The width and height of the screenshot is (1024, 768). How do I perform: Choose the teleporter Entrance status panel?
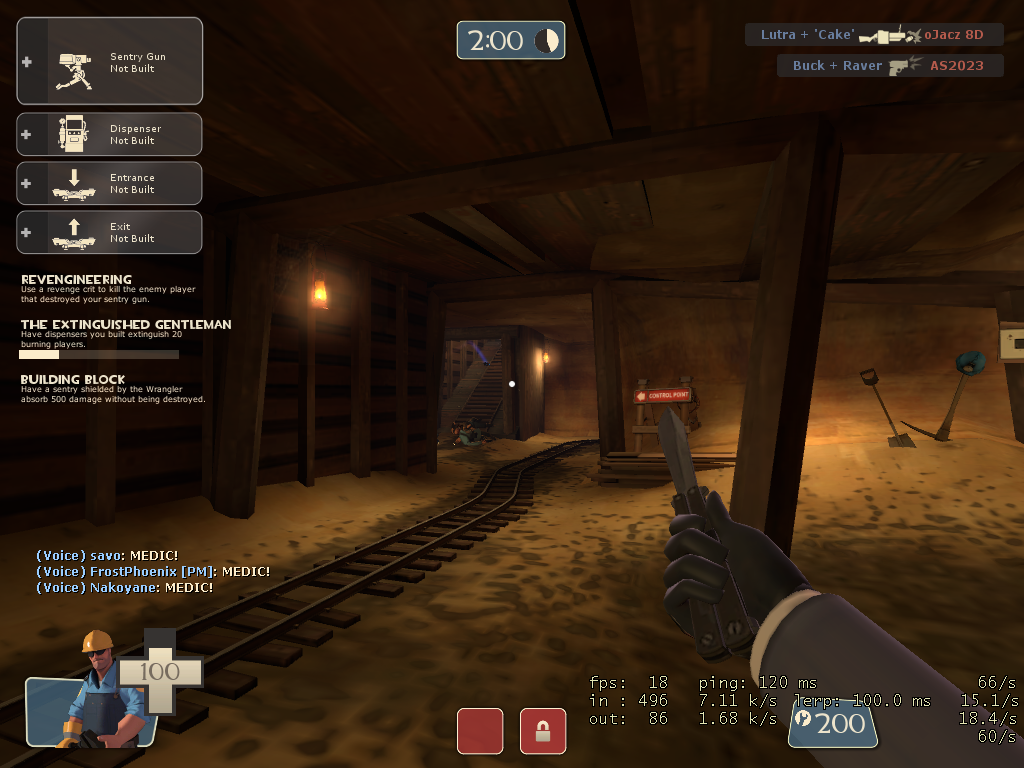(x=110, y=183)
